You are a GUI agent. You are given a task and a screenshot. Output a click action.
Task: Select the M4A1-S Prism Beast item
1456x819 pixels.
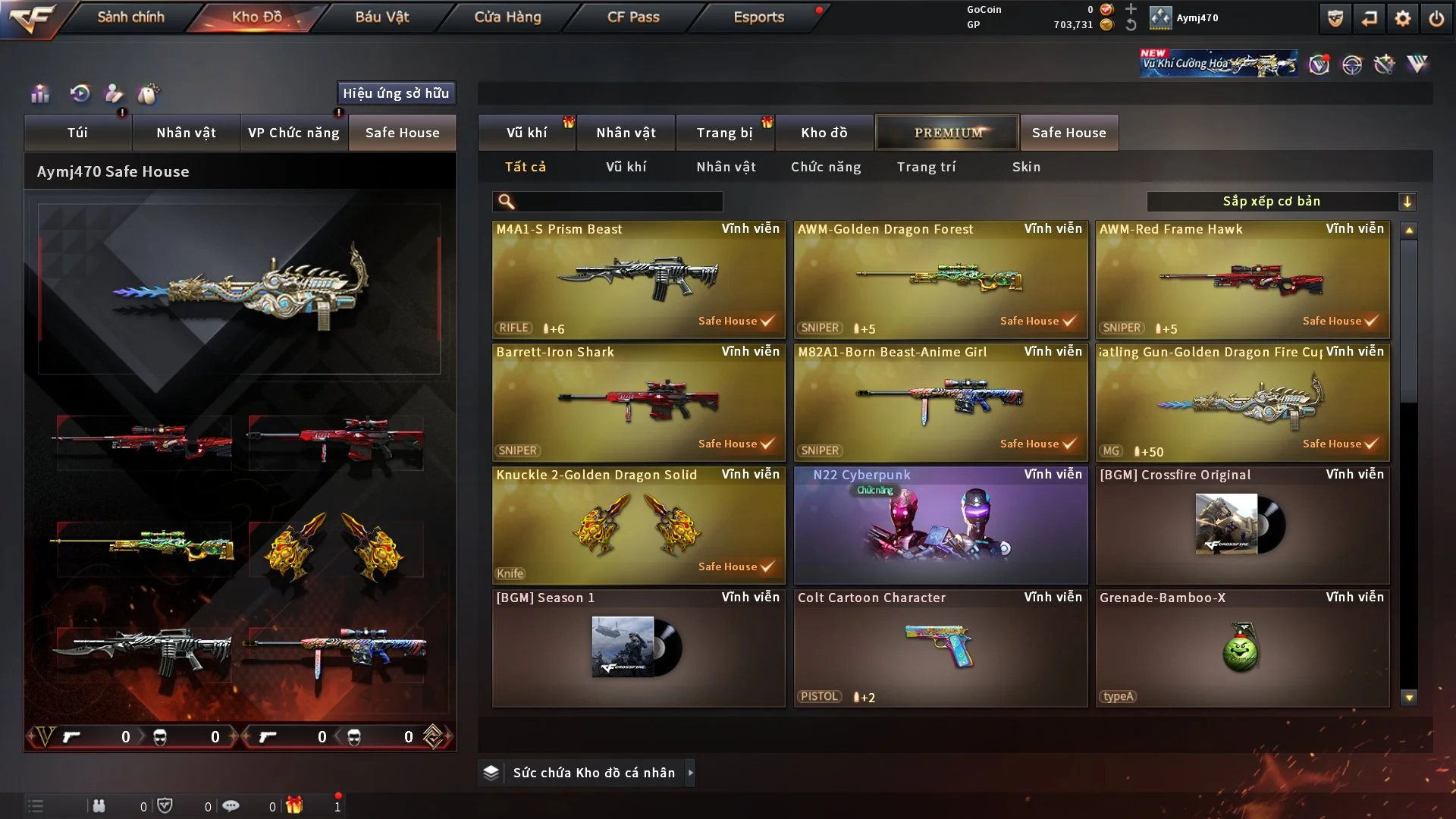point(638,280)
